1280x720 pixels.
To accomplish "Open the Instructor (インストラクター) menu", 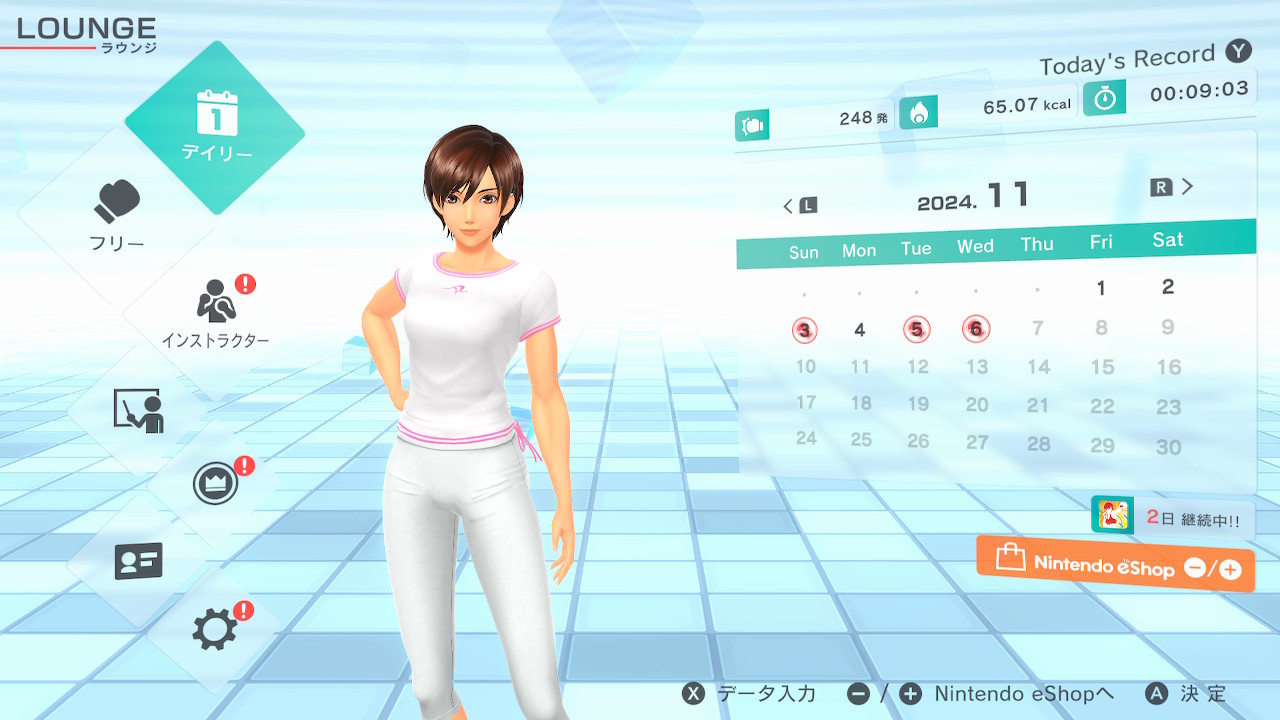I will (x=214, y=311).
